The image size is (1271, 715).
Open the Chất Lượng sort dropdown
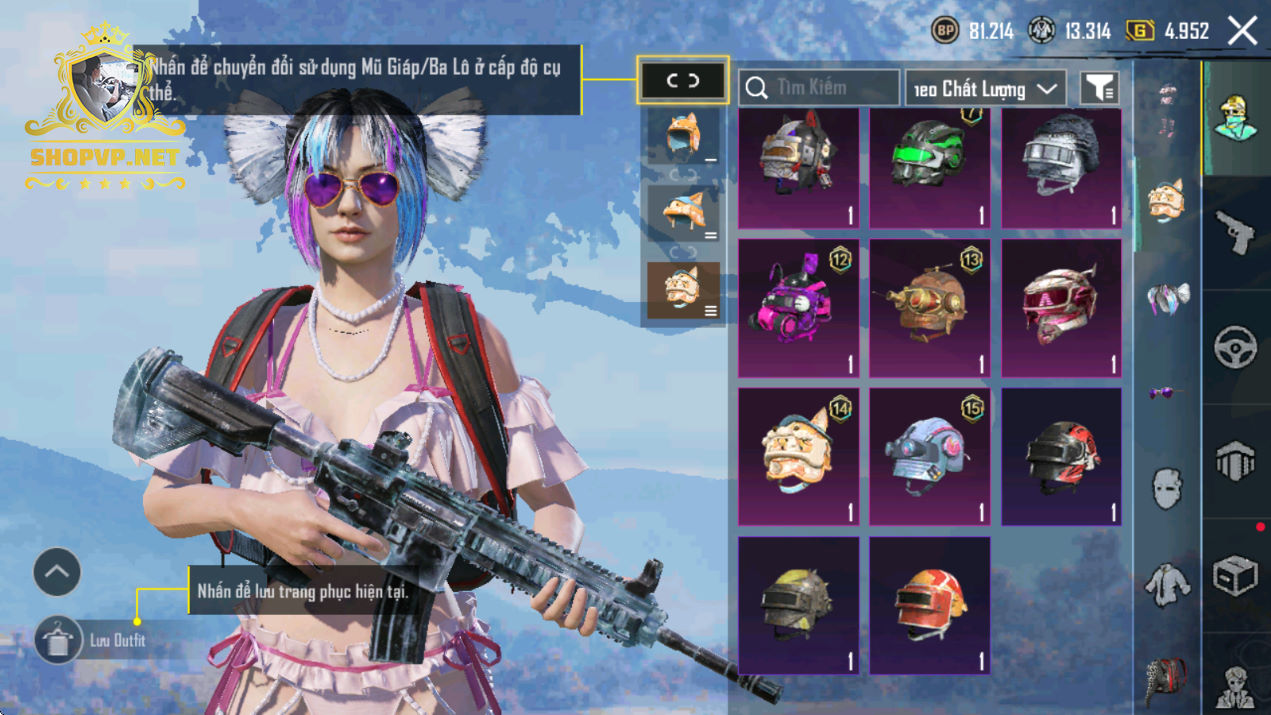coord(985,89)
